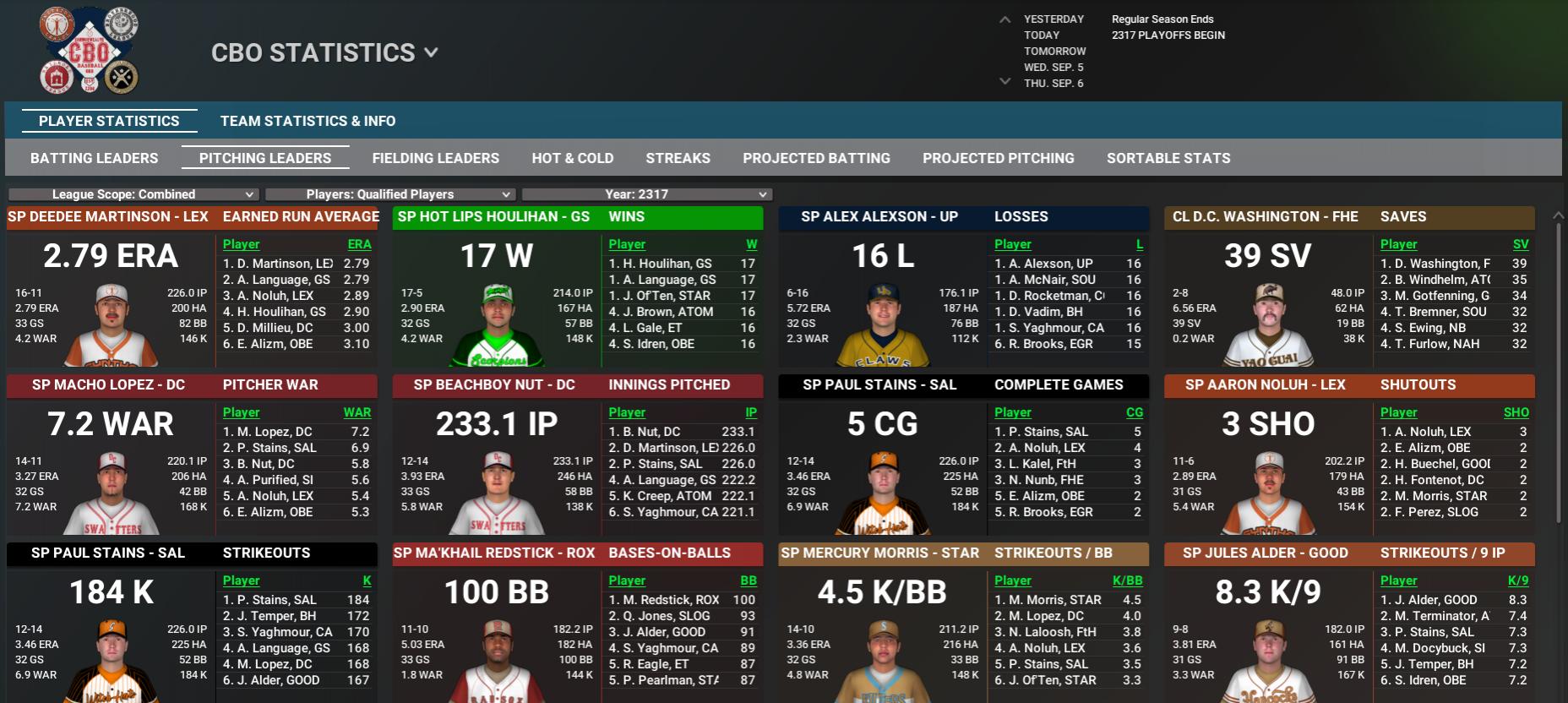
Task: Show the Fielding Leaders page
Action: (x=435, y=158)
